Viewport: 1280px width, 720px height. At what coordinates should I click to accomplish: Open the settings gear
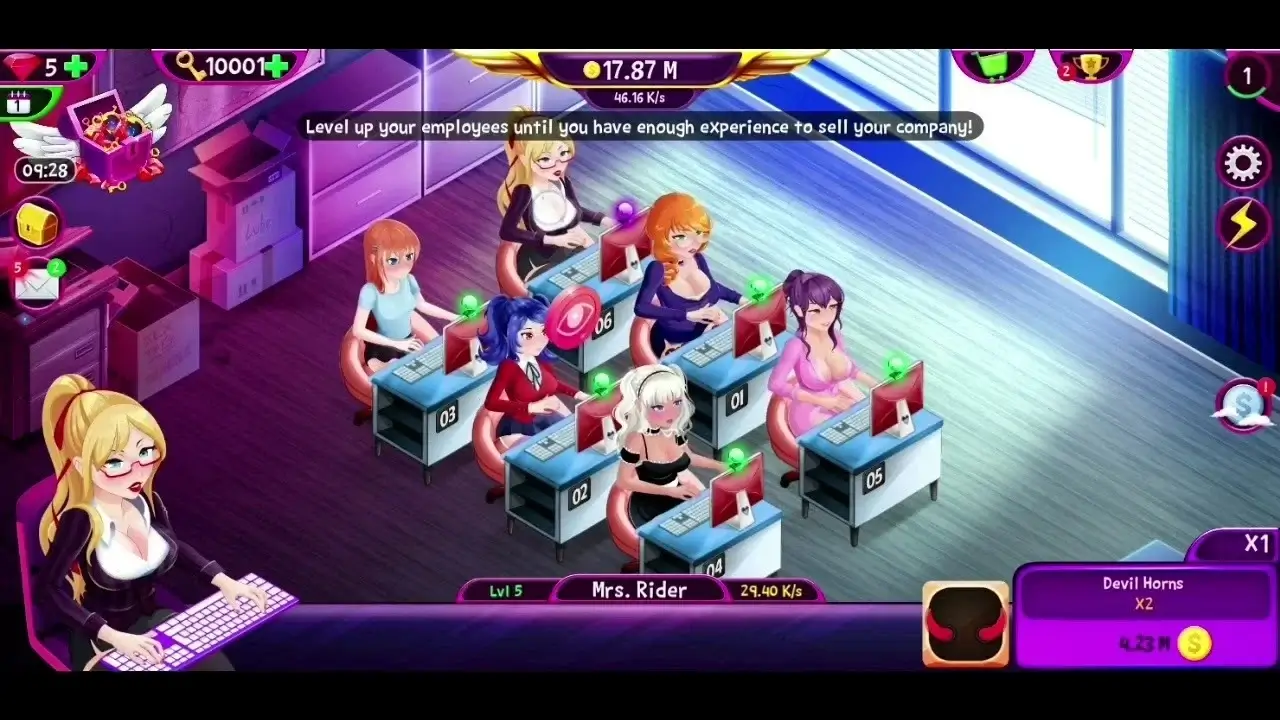click(1242, 161)
